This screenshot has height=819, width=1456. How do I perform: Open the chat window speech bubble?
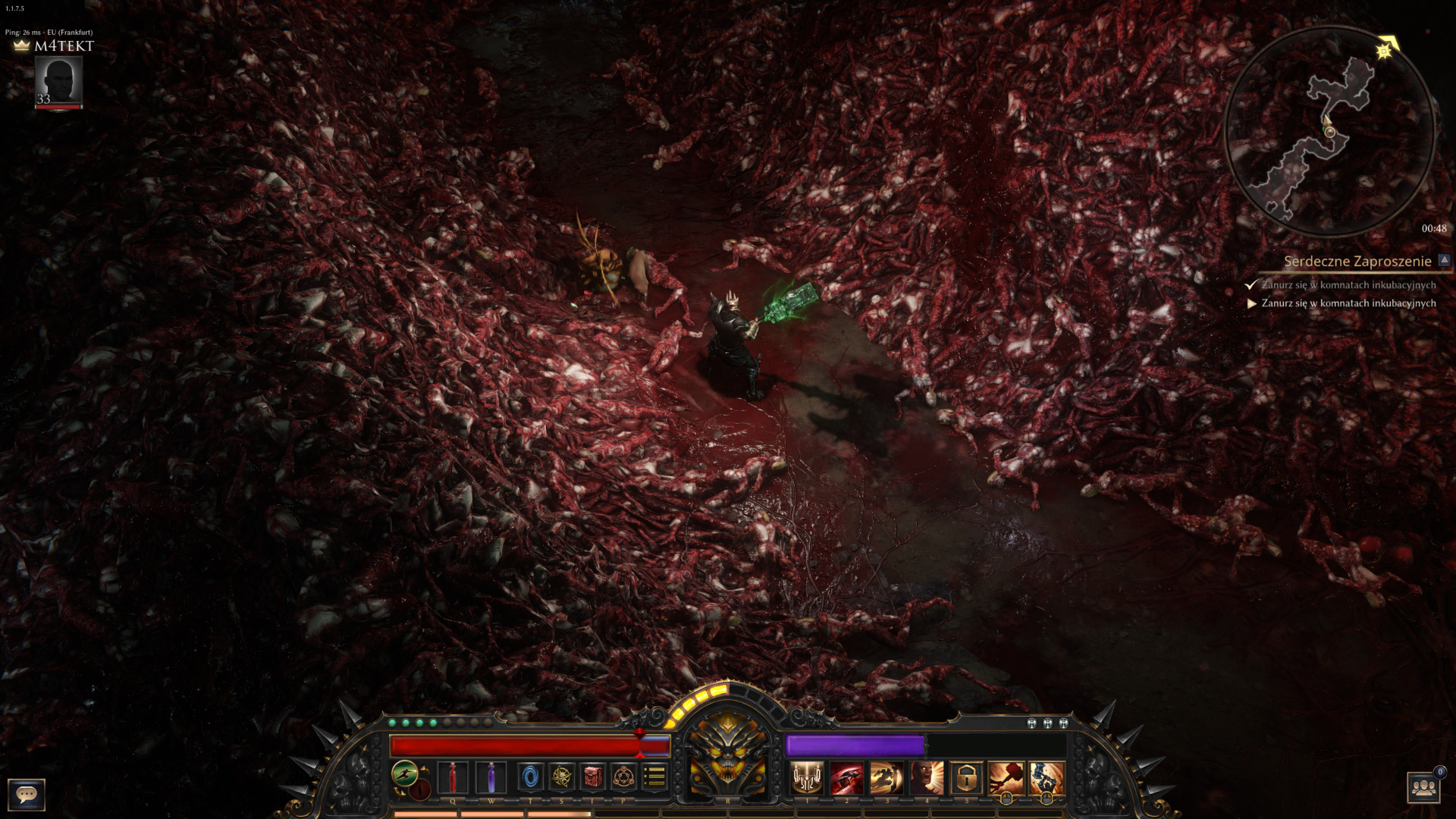[27, 794]
